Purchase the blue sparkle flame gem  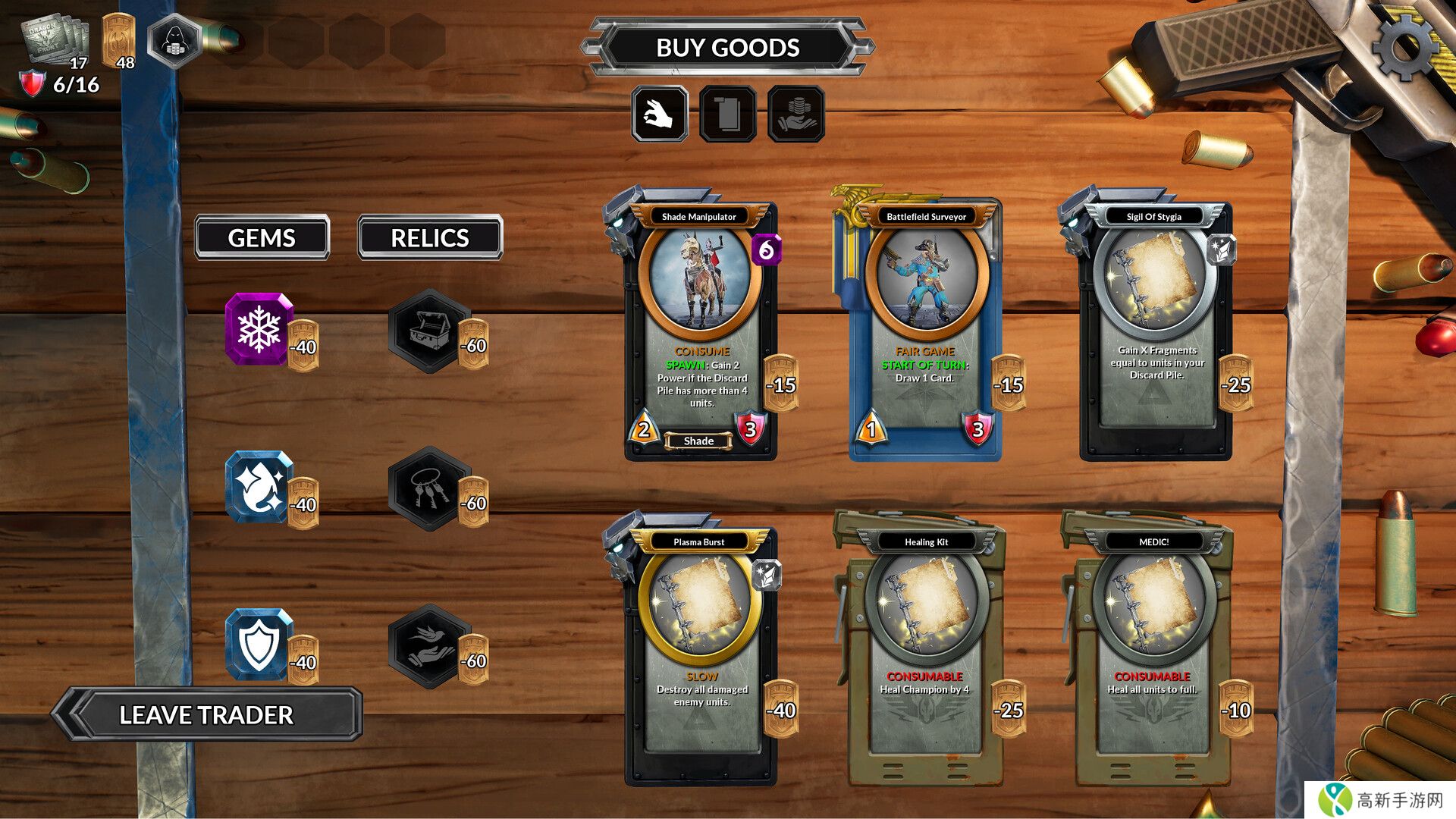[x=259, y=487]
